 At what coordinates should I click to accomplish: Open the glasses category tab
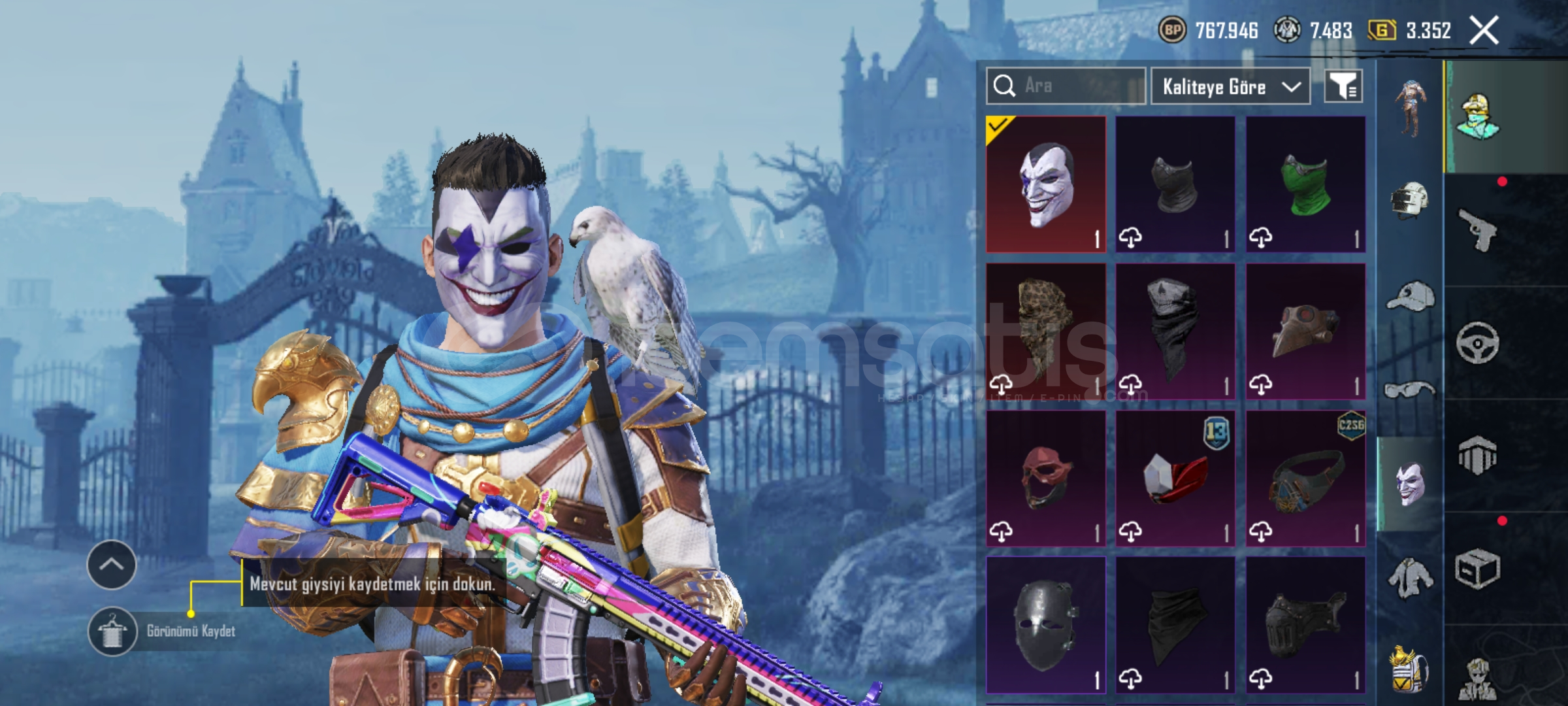pos(1410,390)
